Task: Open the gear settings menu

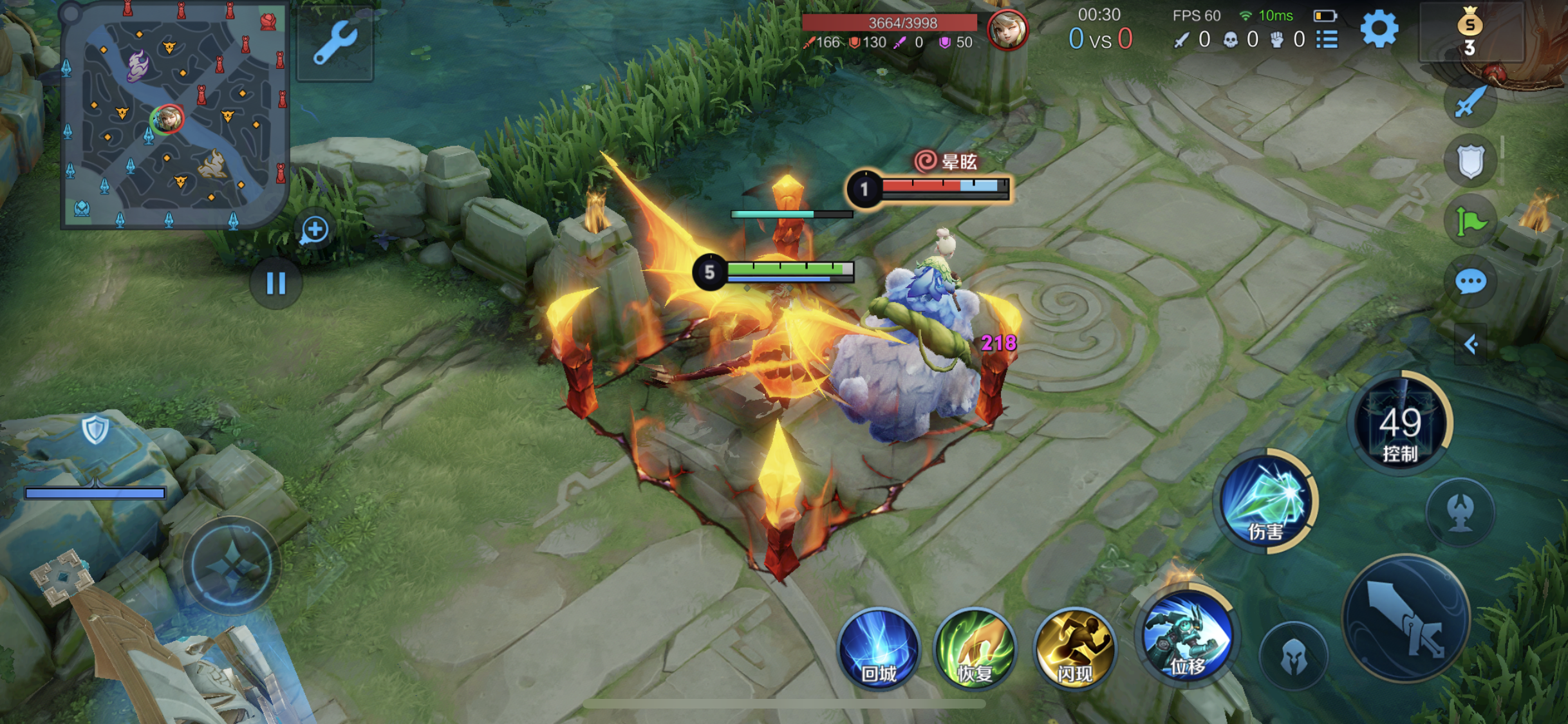Action: coord(1379,29)
